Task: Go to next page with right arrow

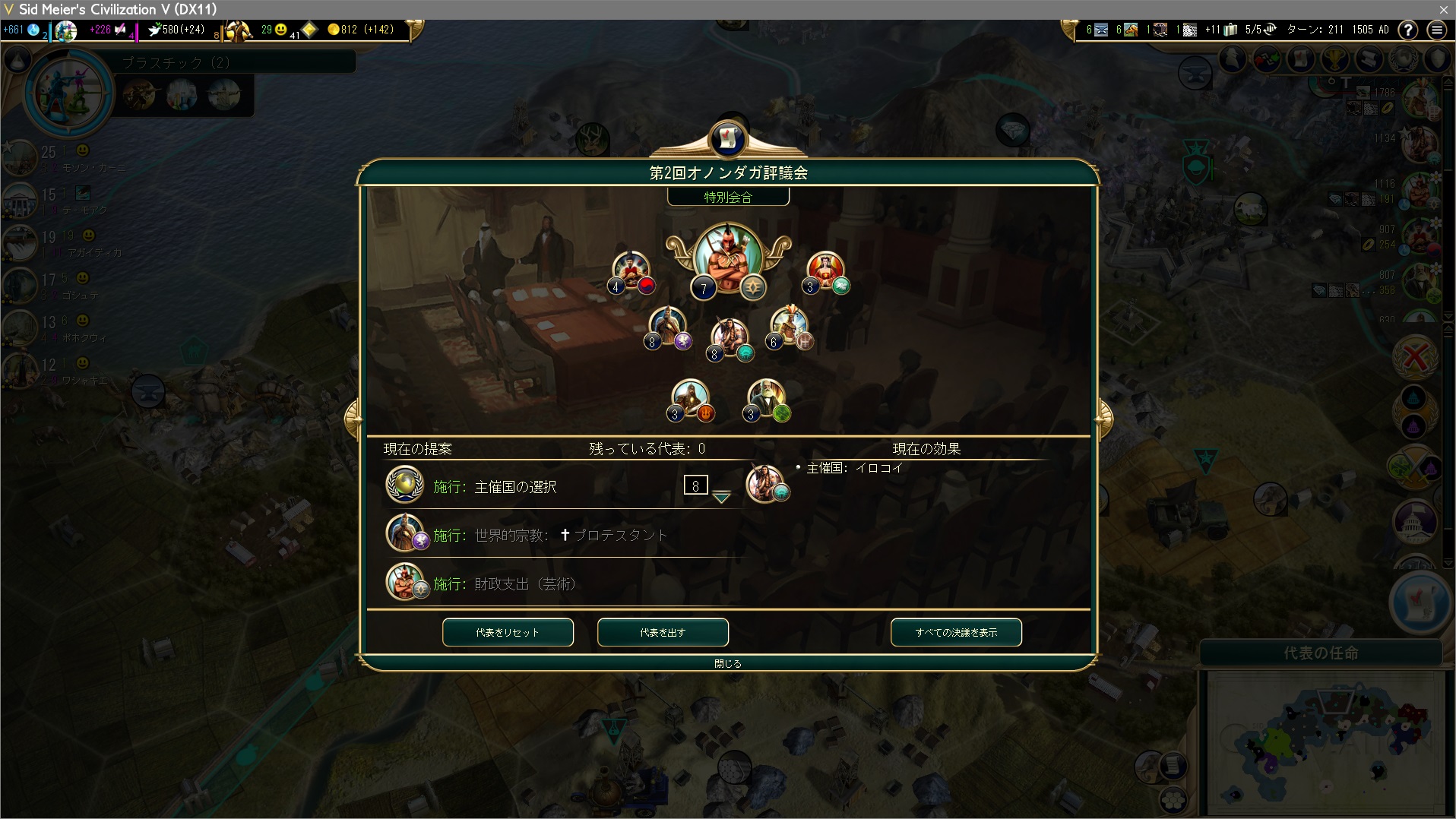Action: pyautogui.click(x=1103, y=417)
